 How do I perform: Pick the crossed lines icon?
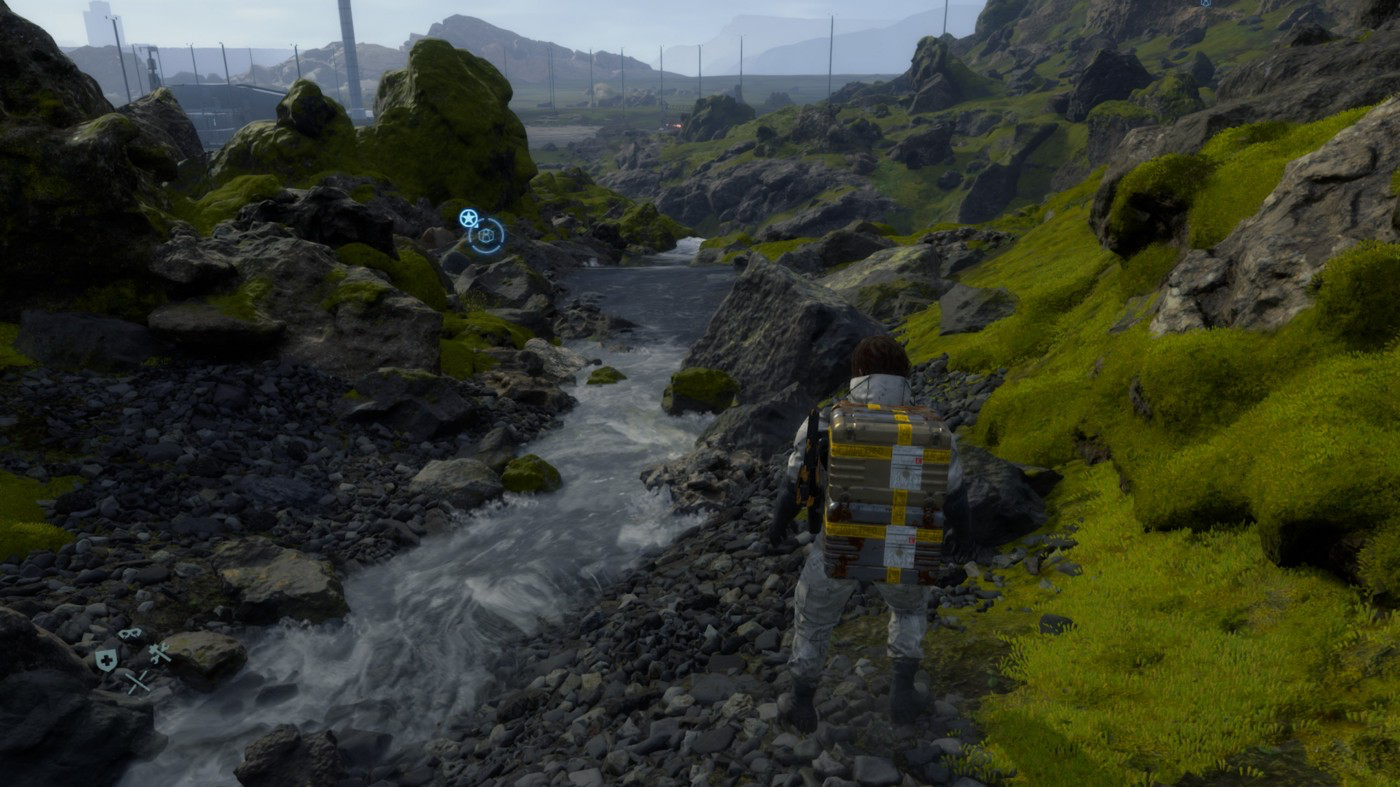137,682
